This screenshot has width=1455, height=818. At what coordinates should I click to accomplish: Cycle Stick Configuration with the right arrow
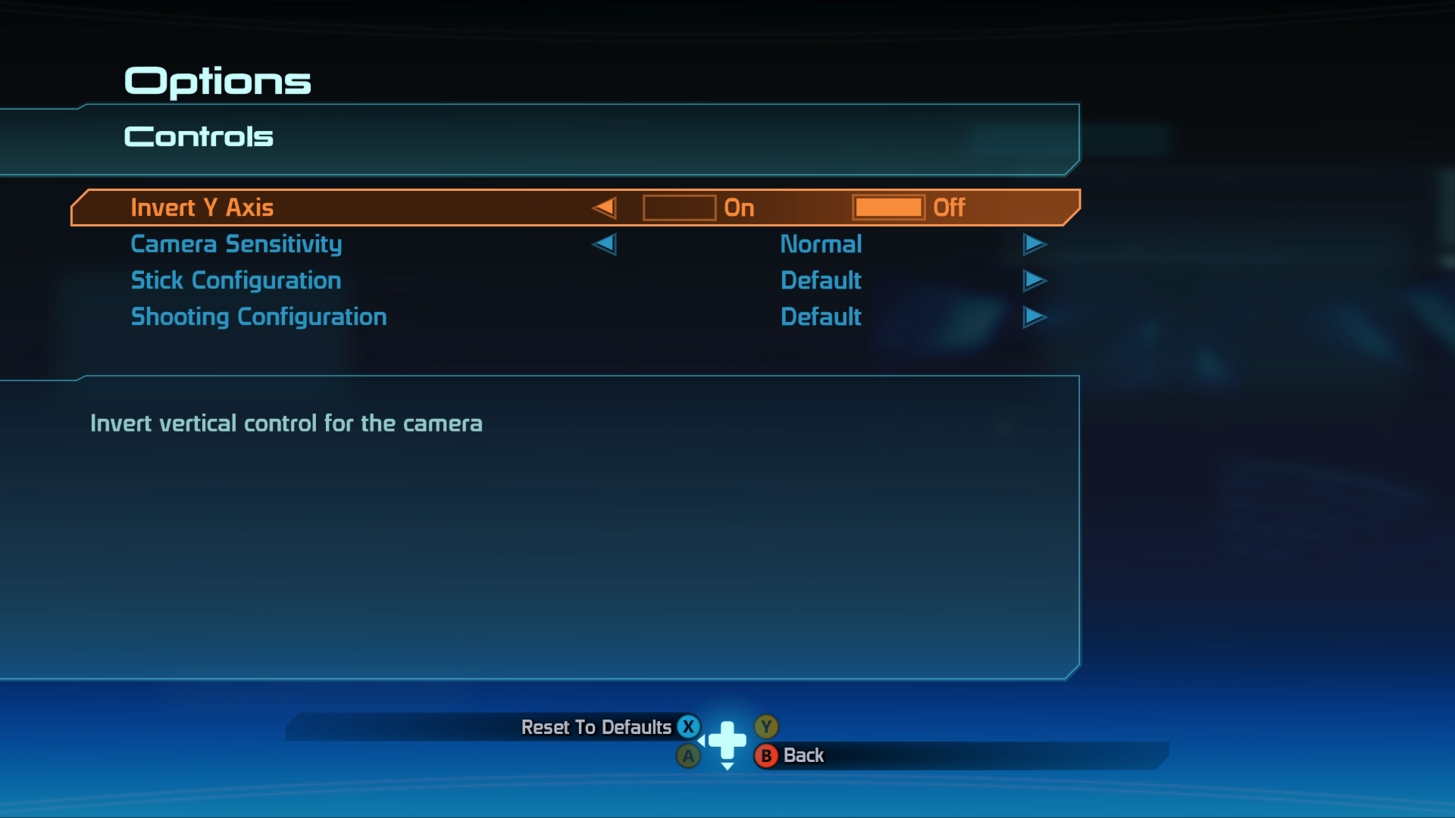click(x=1035, y=281)
